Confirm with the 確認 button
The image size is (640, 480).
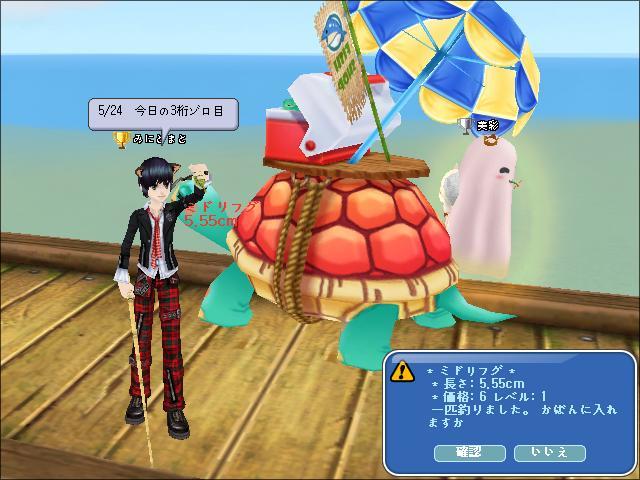coord(469,453)
